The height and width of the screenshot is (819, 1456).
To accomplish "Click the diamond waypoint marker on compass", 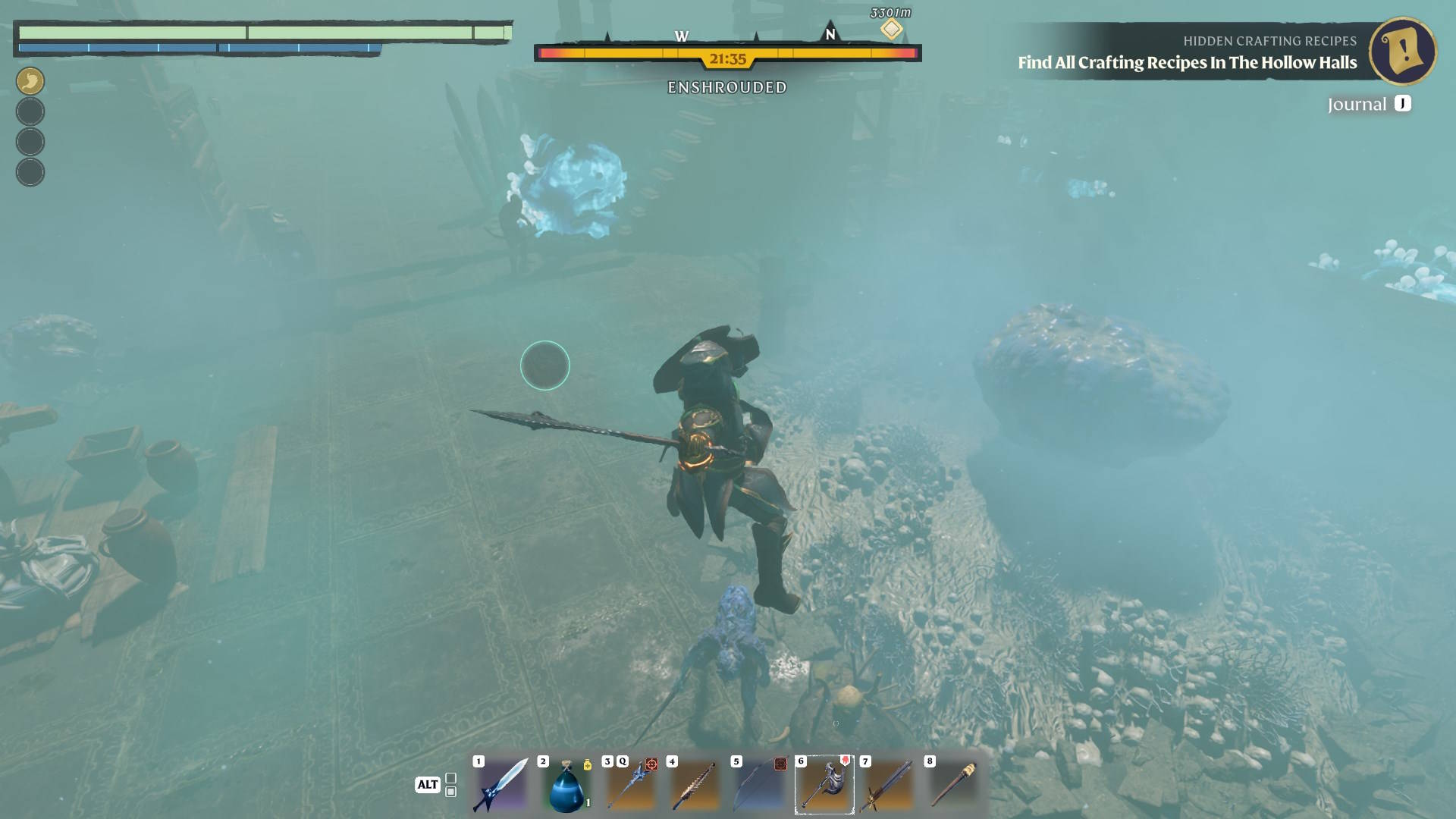I will coord(891,30).
